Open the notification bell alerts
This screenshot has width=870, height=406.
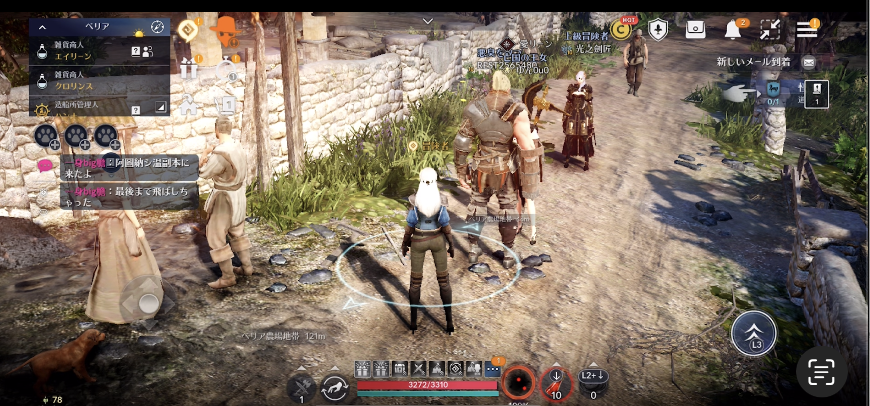pos(733,30)
